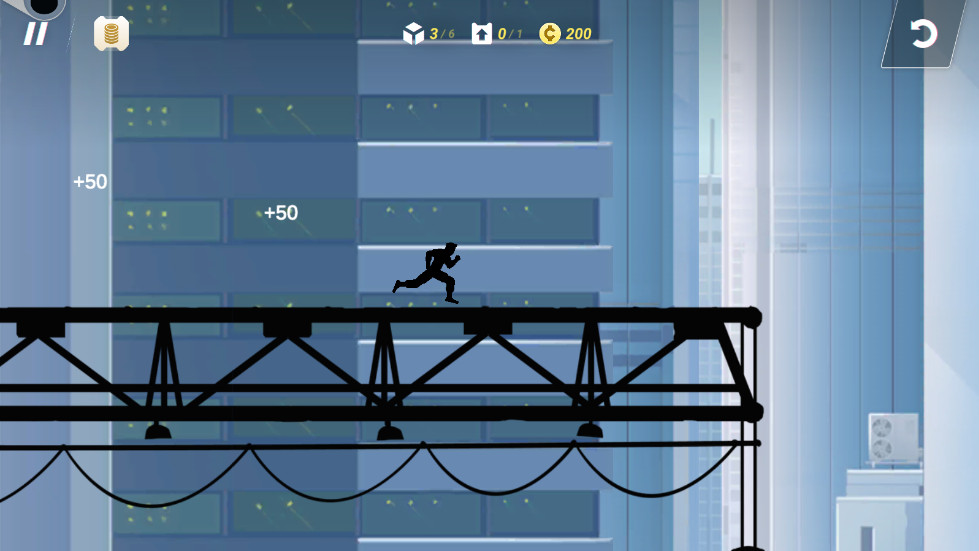The width and height of the screenshot is (979, 551).
Task: Pause the game
Action: coord(36,34)
